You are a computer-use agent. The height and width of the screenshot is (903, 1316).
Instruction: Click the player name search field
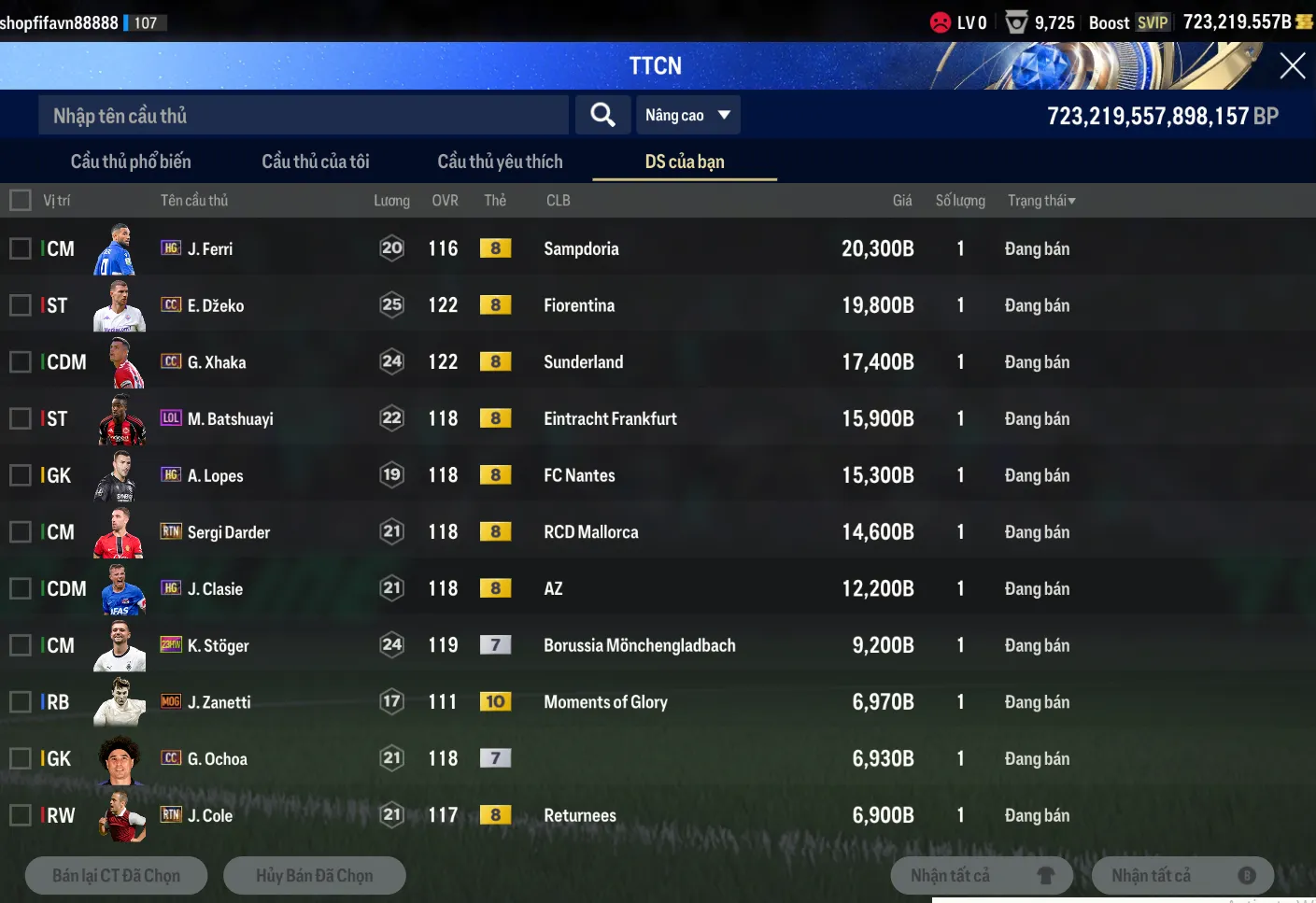pos(304,116)
